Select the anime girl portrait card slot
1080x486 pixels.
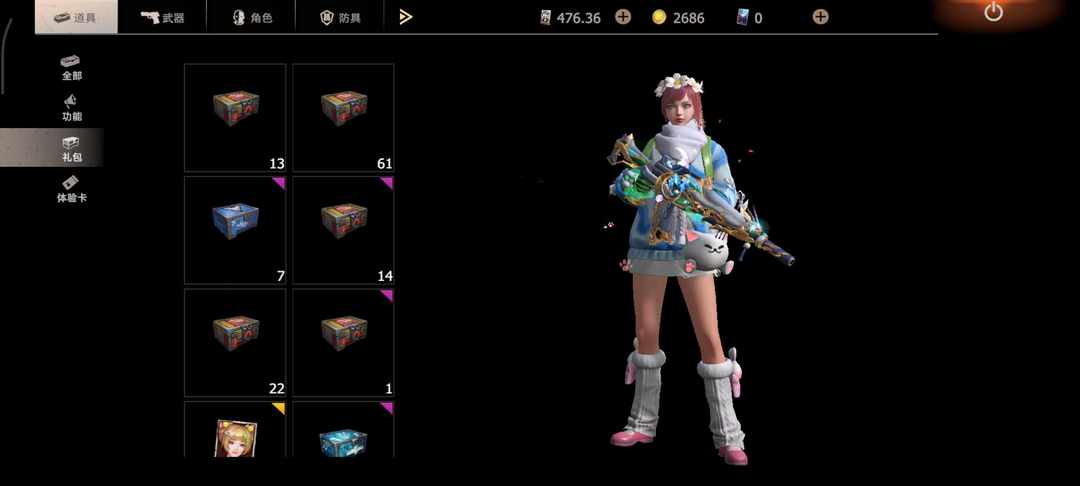[x=235, y=432]
